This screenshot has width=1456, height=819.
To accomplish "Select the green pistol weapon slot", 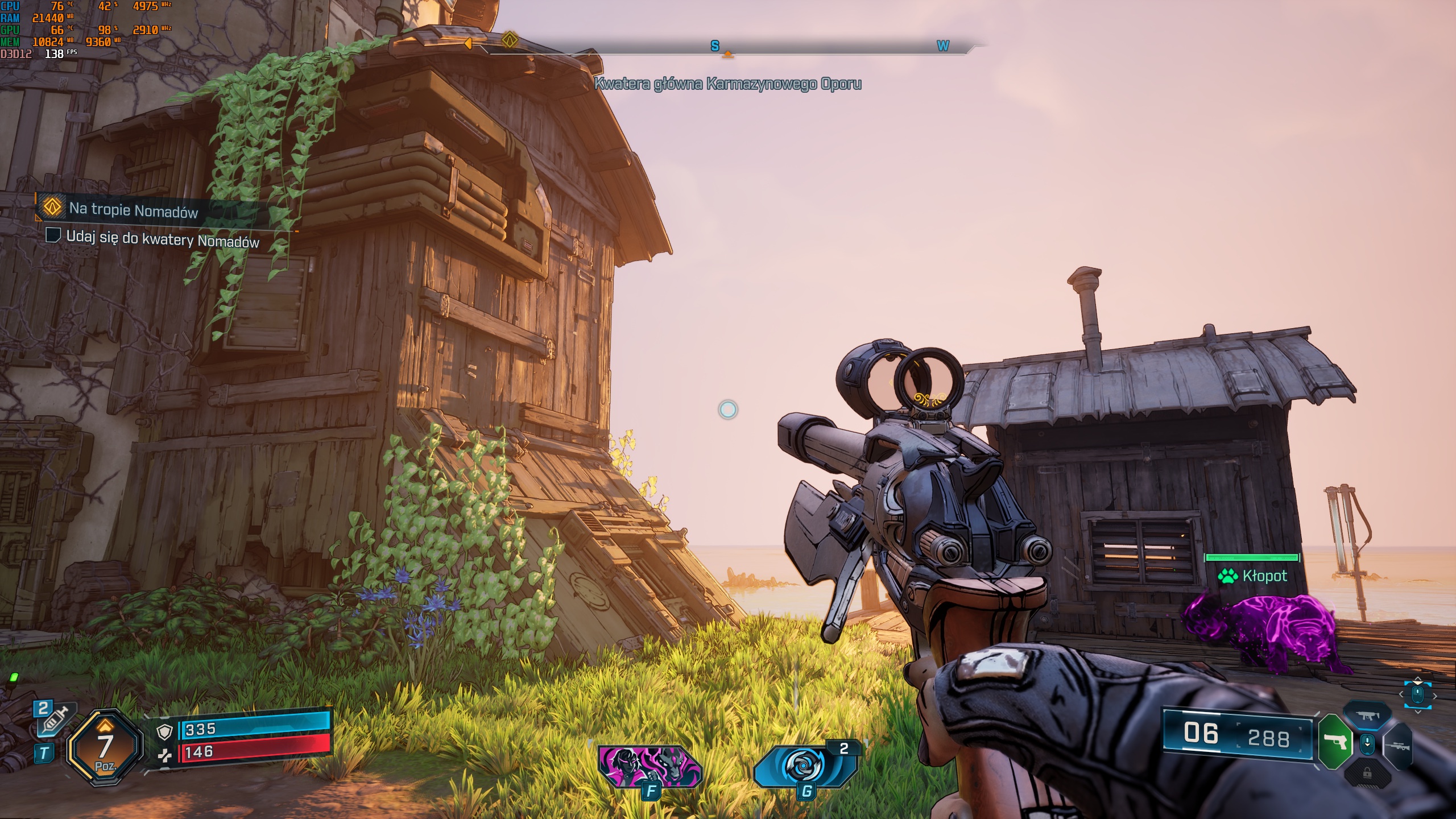I will point(1335,742).
